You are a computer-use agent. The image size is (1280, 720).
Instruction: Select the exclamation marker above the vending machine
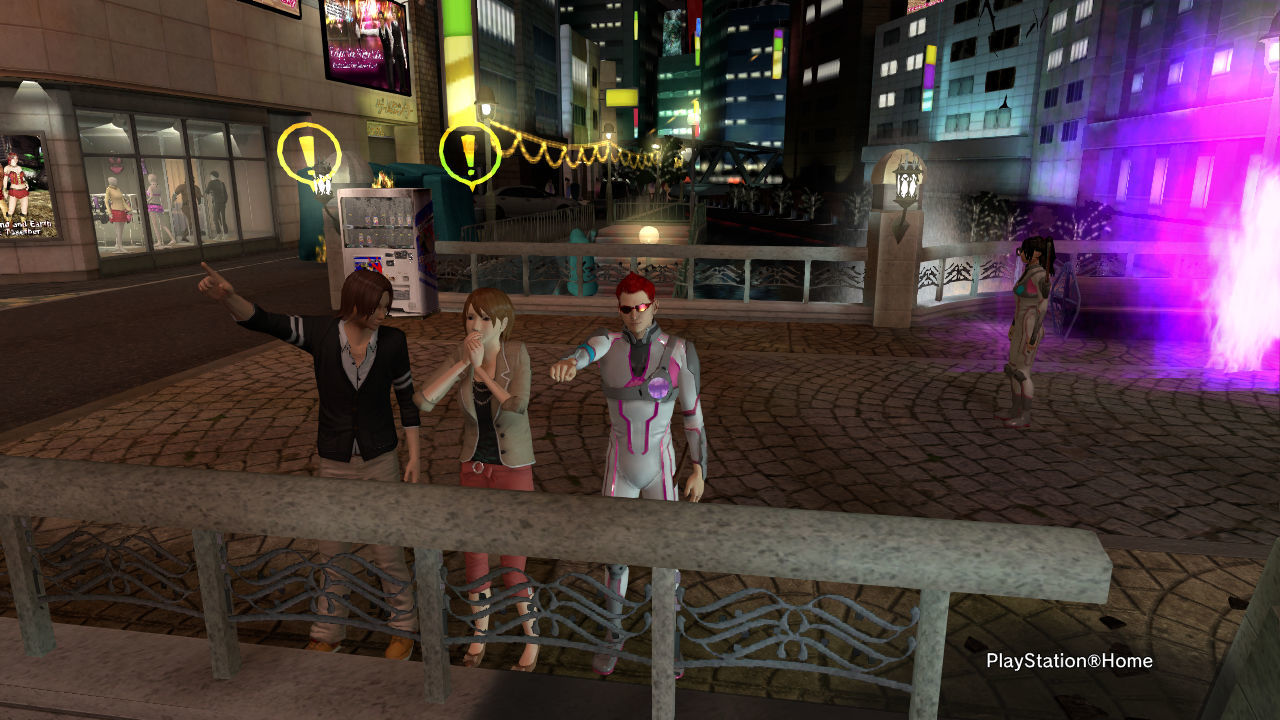(308, 153)
